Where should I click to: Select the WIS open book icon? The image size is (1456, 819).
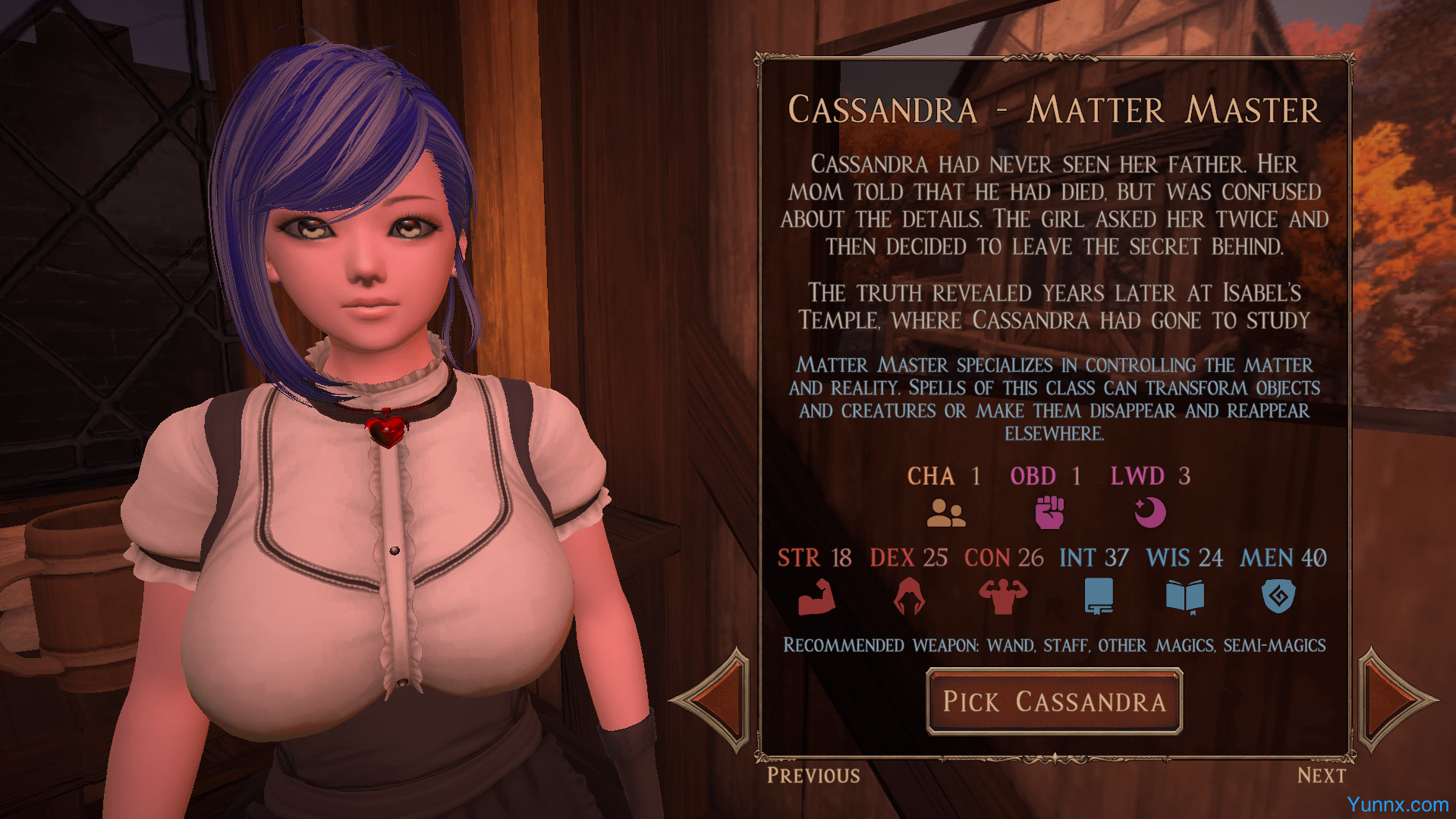click(1184, 597)
